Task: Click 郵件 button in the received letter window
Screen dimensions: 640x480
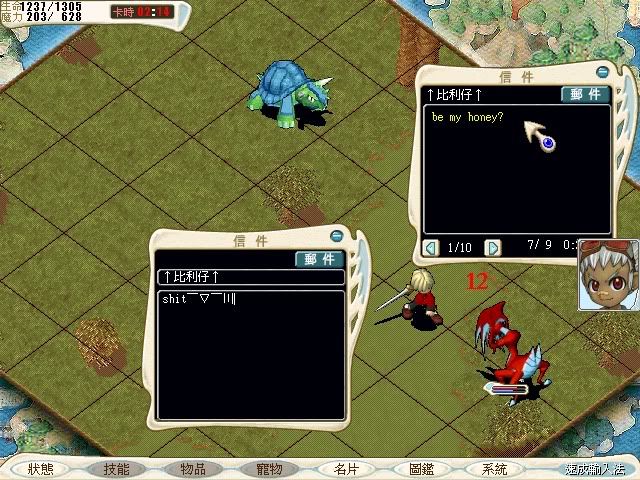Action: (x=585, y=94)
